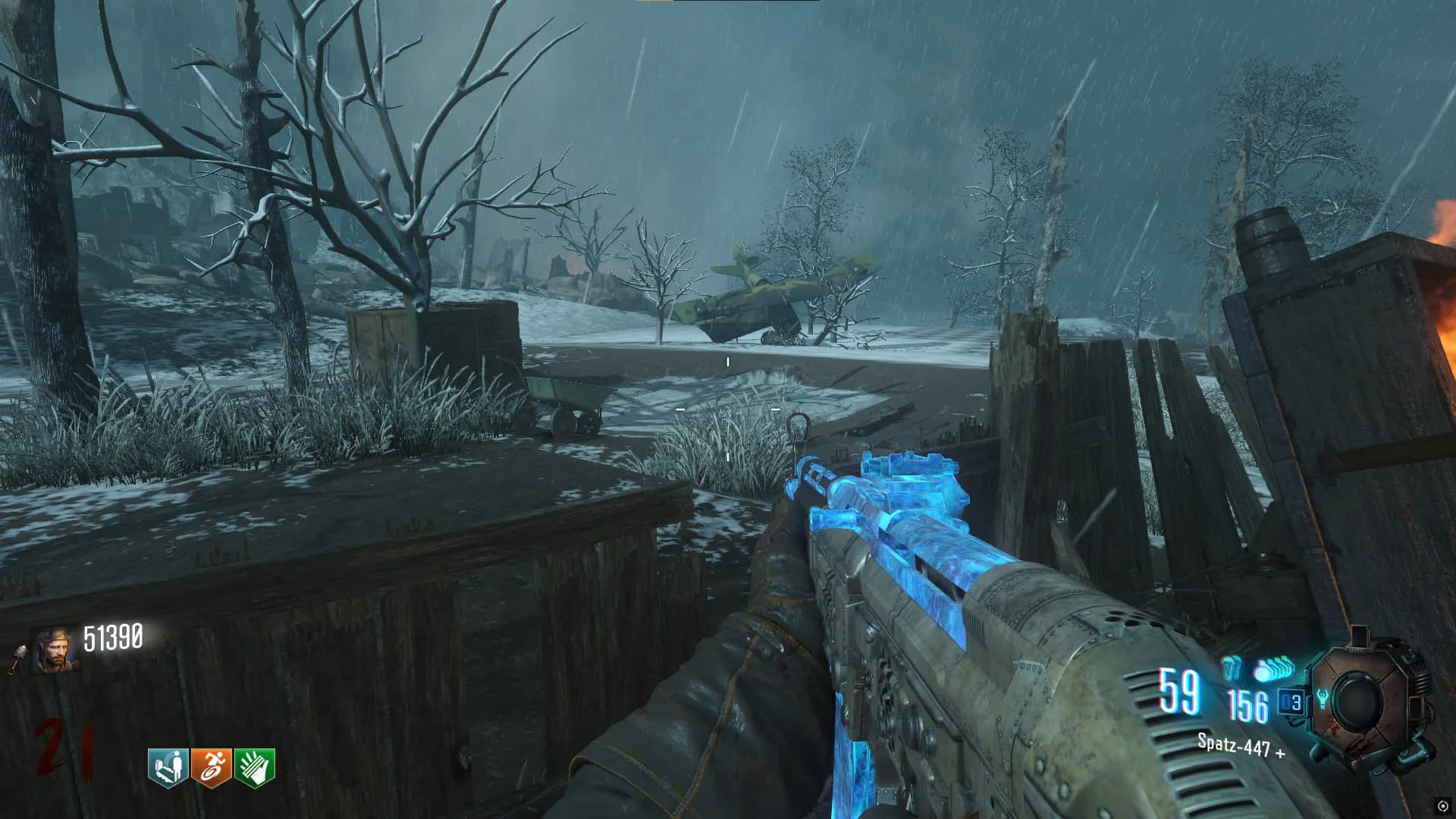Click the lethal grenades stack icon

(1274, 670)
